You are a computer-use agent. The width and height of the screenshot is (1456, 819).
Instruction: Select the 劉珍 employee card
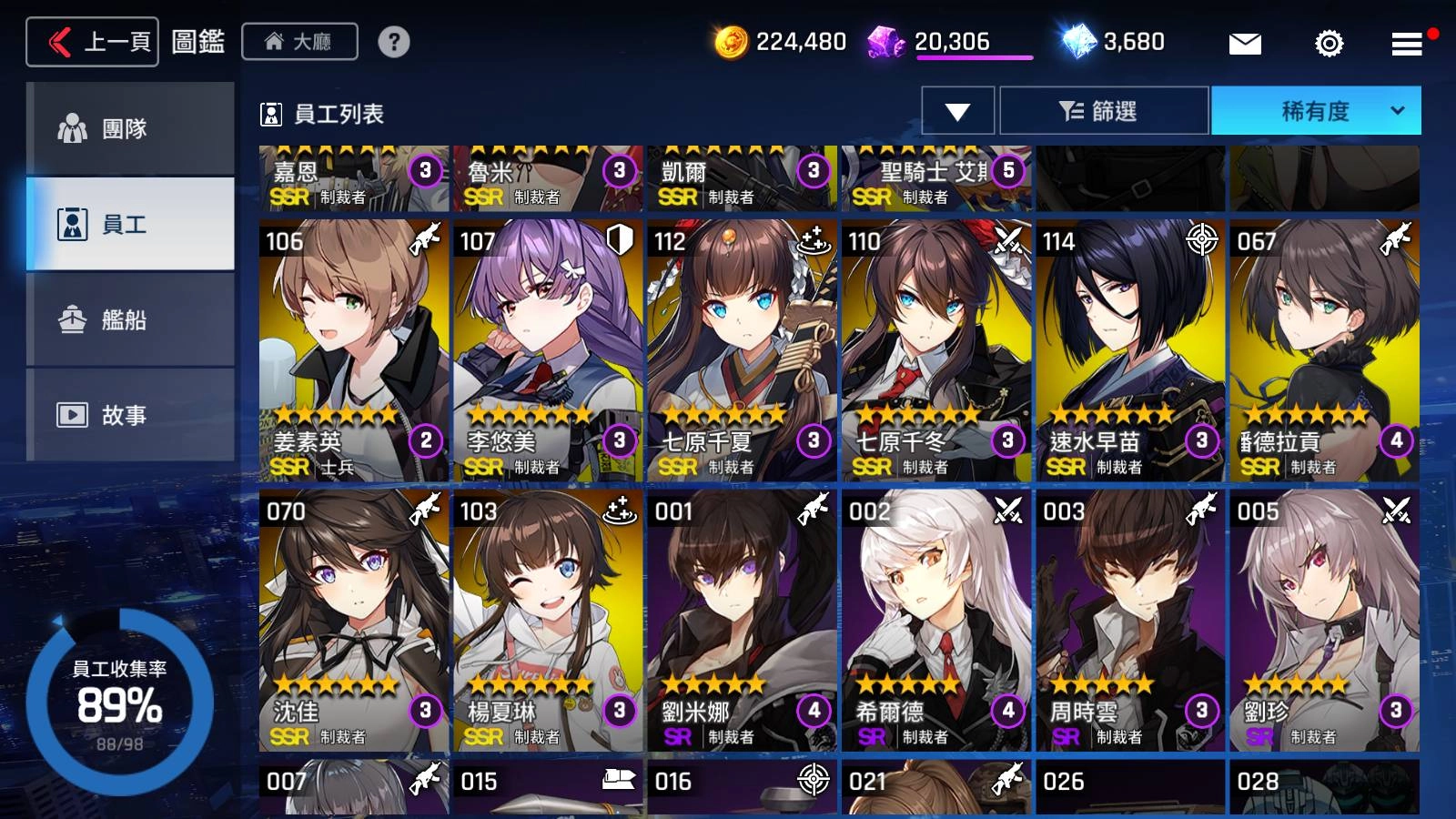(1324, 621)
